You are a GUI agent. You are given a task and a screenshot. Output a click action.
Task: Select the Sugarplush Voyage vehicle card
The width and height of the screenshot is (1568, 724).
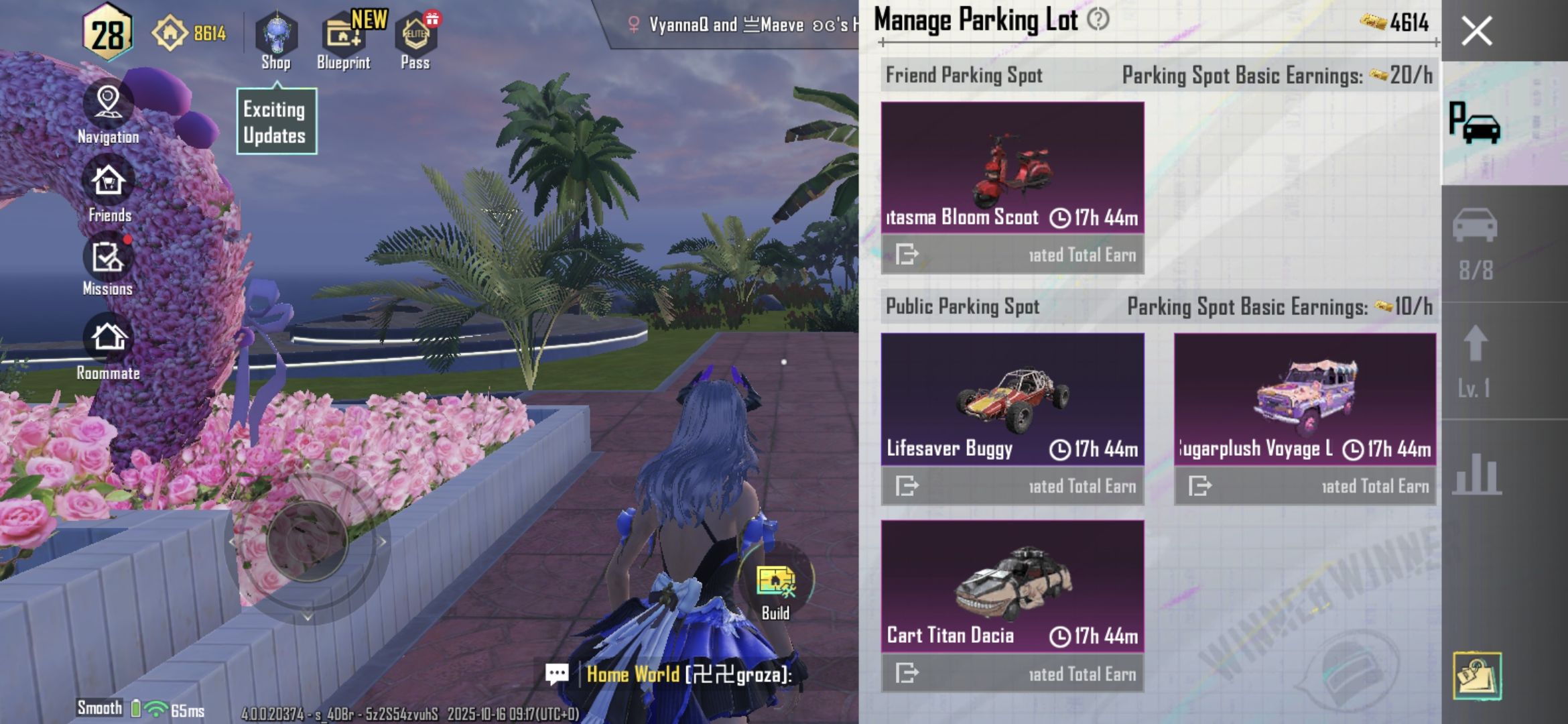1305,399
